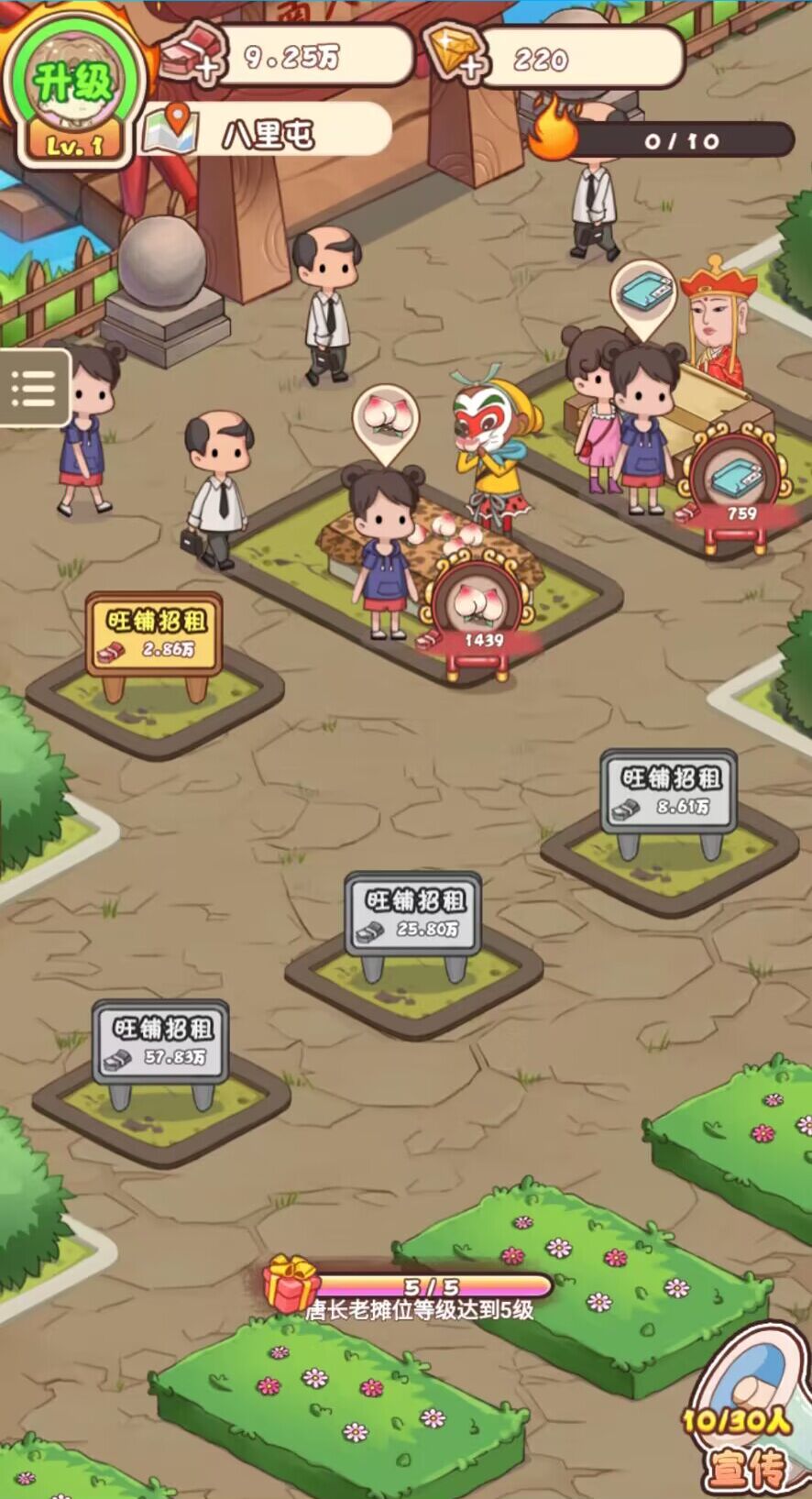Select the 57.83万 shop rental sign
This screenshot has width=812, height=1499.
tap(160, 1042)
